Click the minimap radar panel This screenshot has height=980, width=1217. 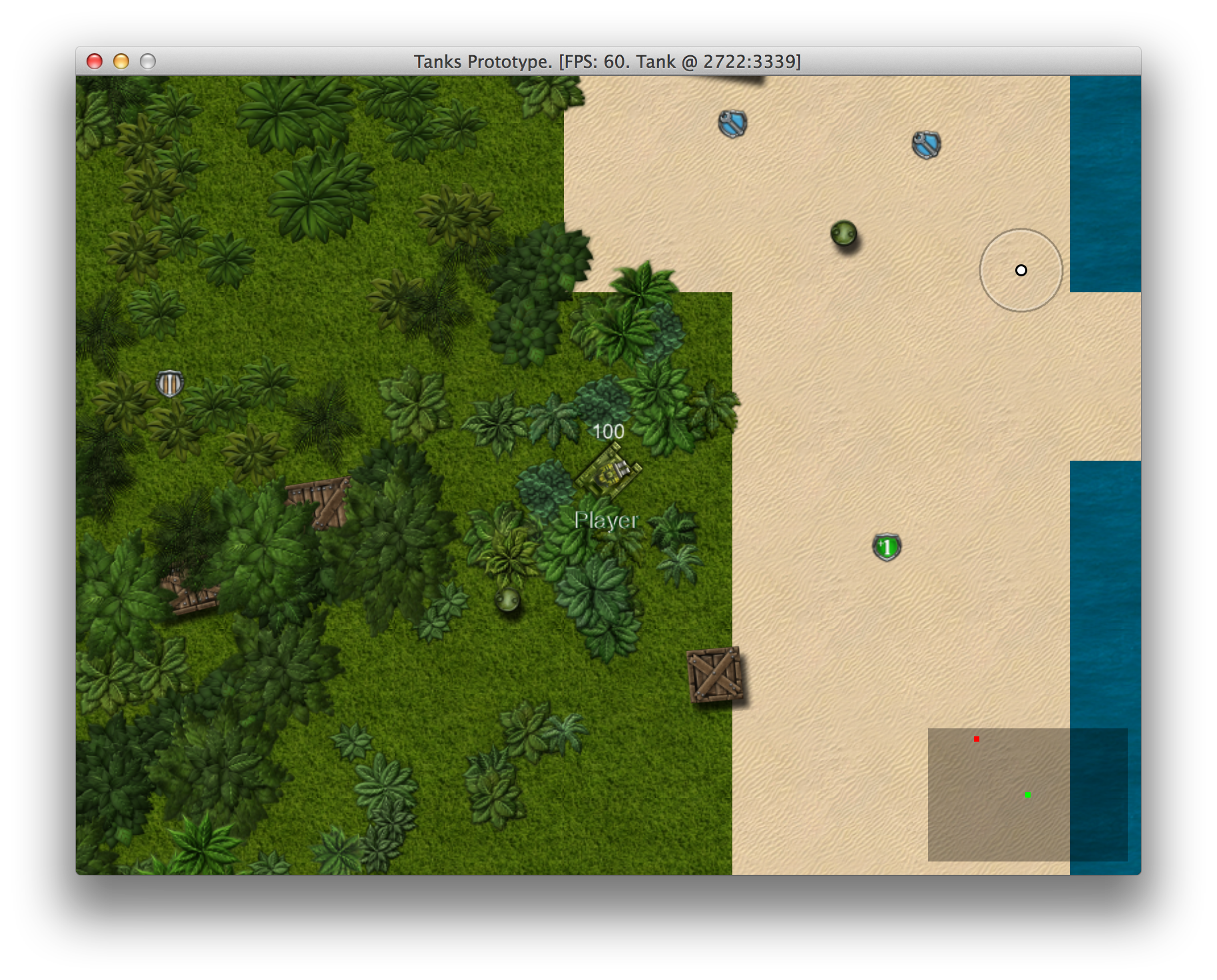click(1027, 794)
